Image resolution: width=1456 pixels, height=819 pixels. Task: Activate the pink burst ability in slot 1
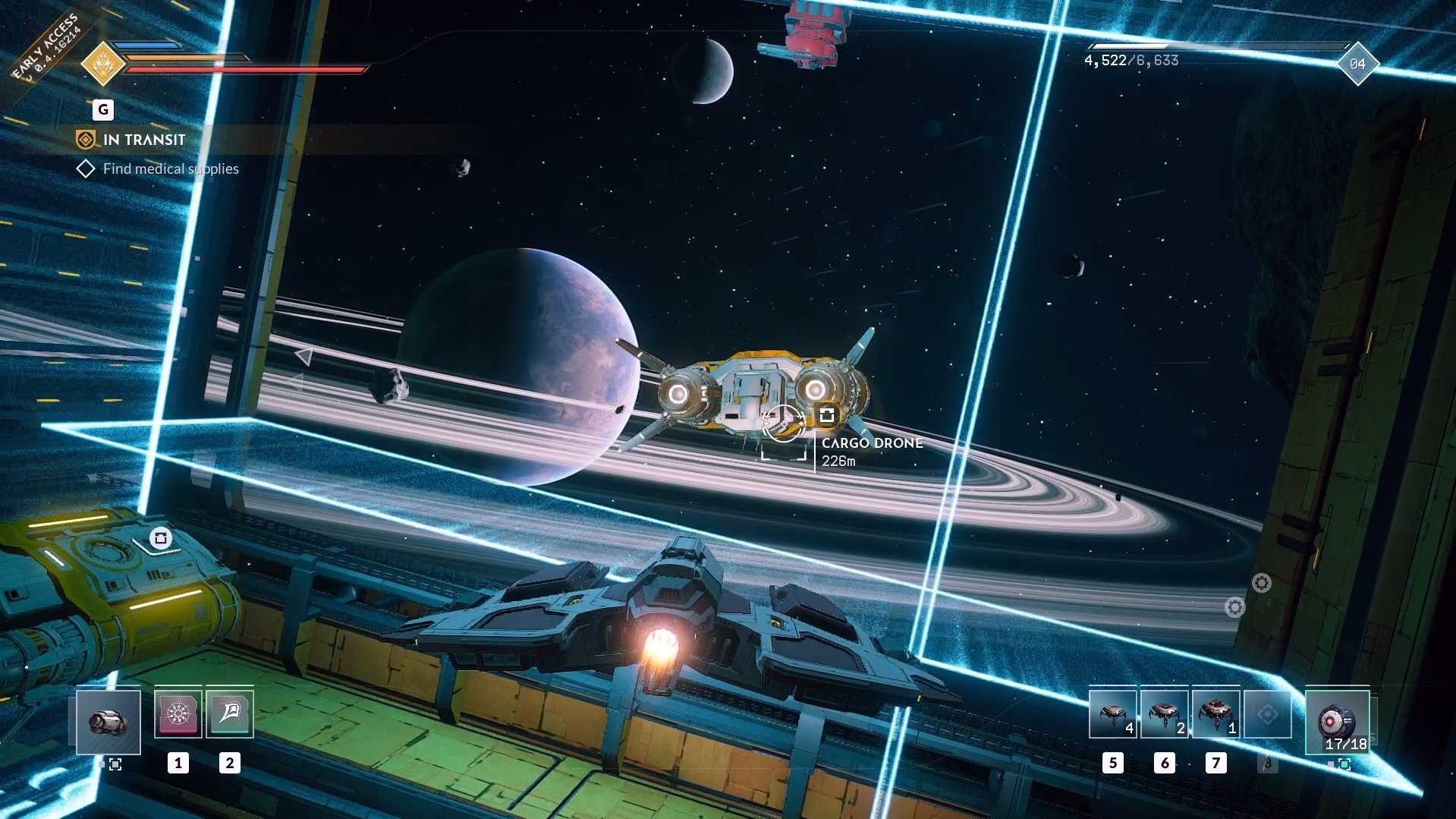tap(178, 713)
